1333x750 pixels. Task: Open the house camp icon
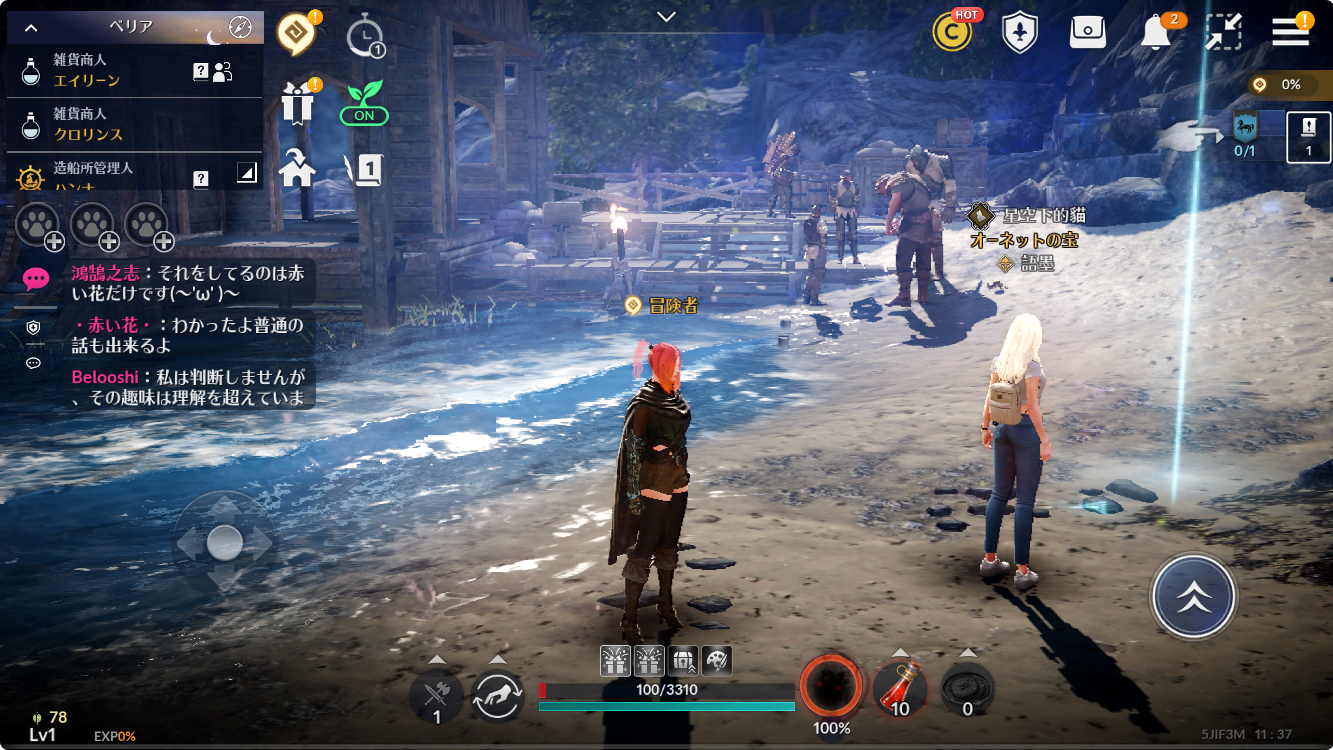(x=297, y=168)
